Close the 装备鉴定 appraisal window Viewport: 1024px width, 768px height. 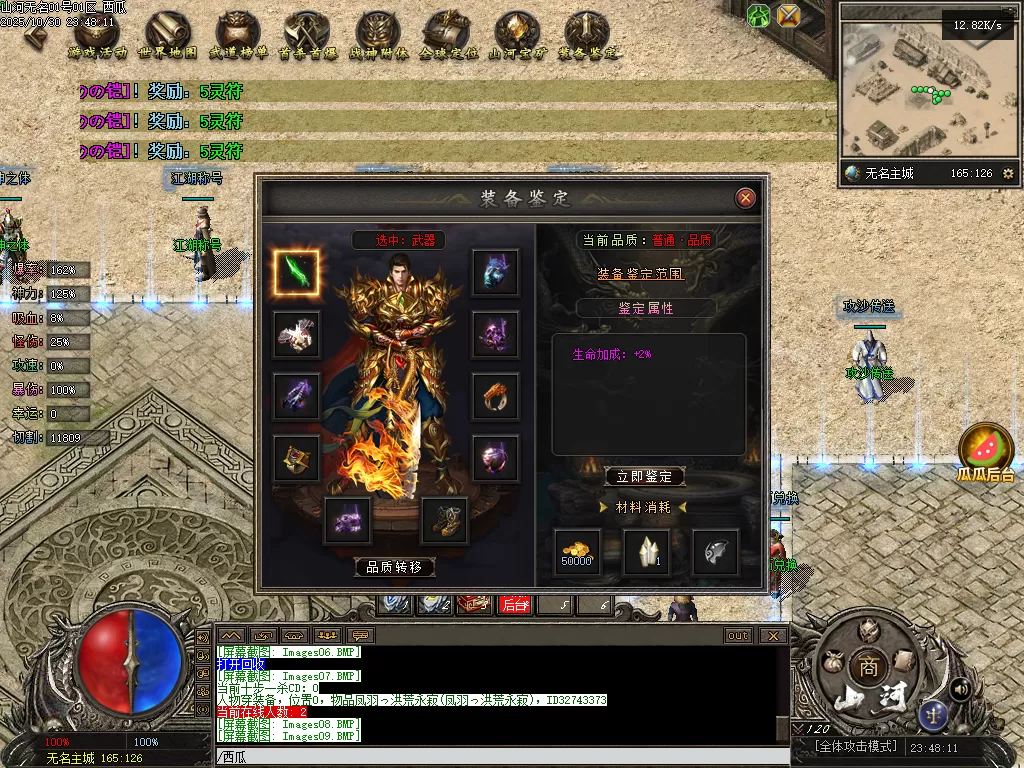[x=745, y=198]
